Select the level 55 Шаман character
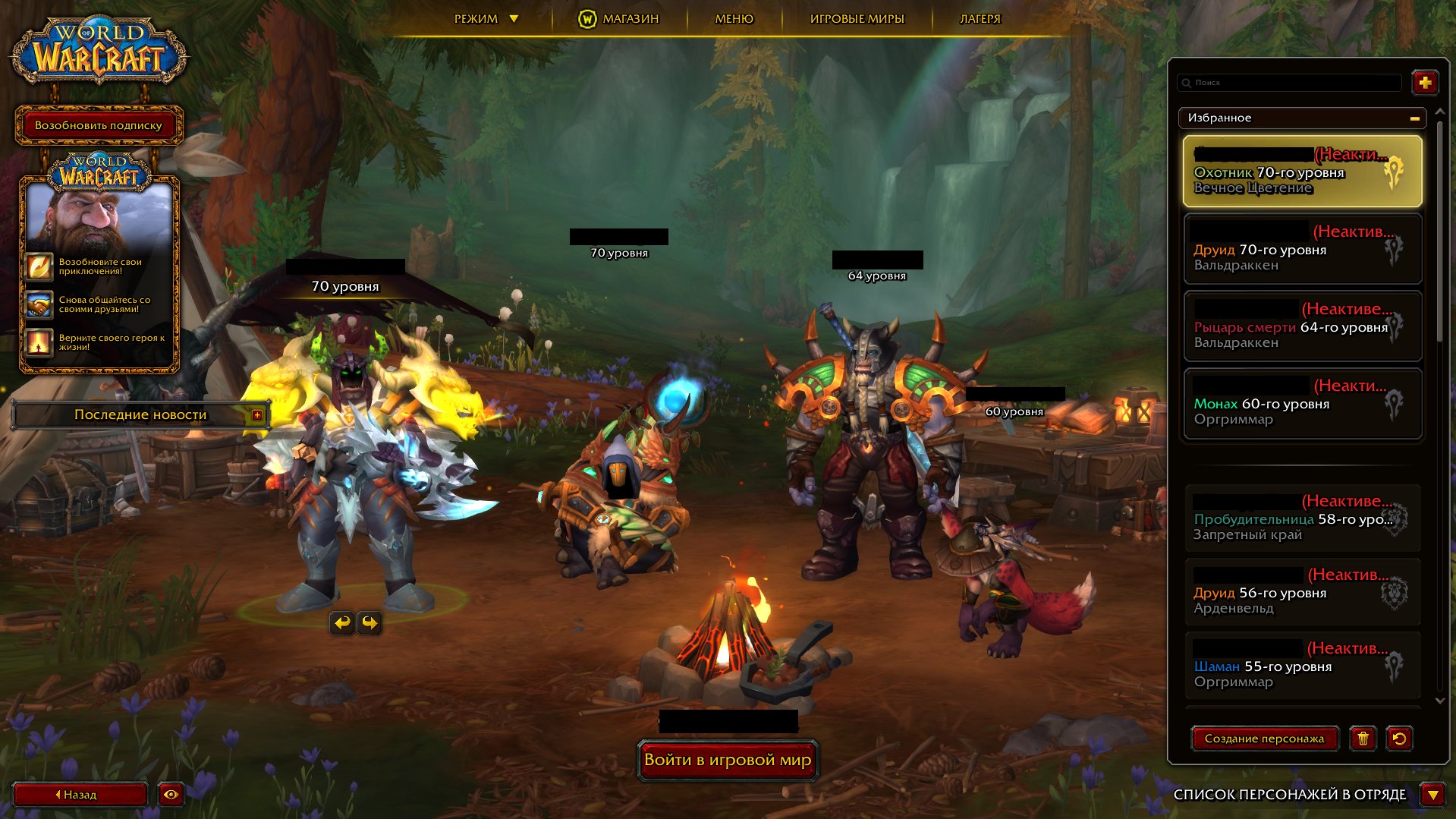1456x819 pixels. pos(1302,666)
